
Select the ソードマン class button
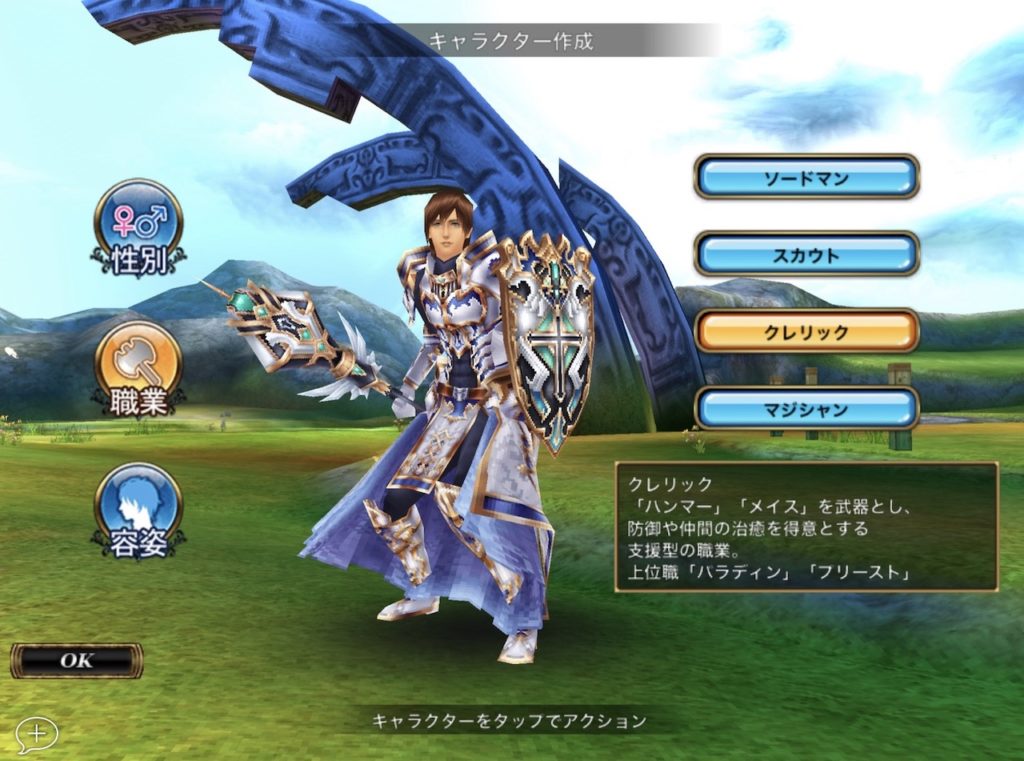click(x=806, y=178)
